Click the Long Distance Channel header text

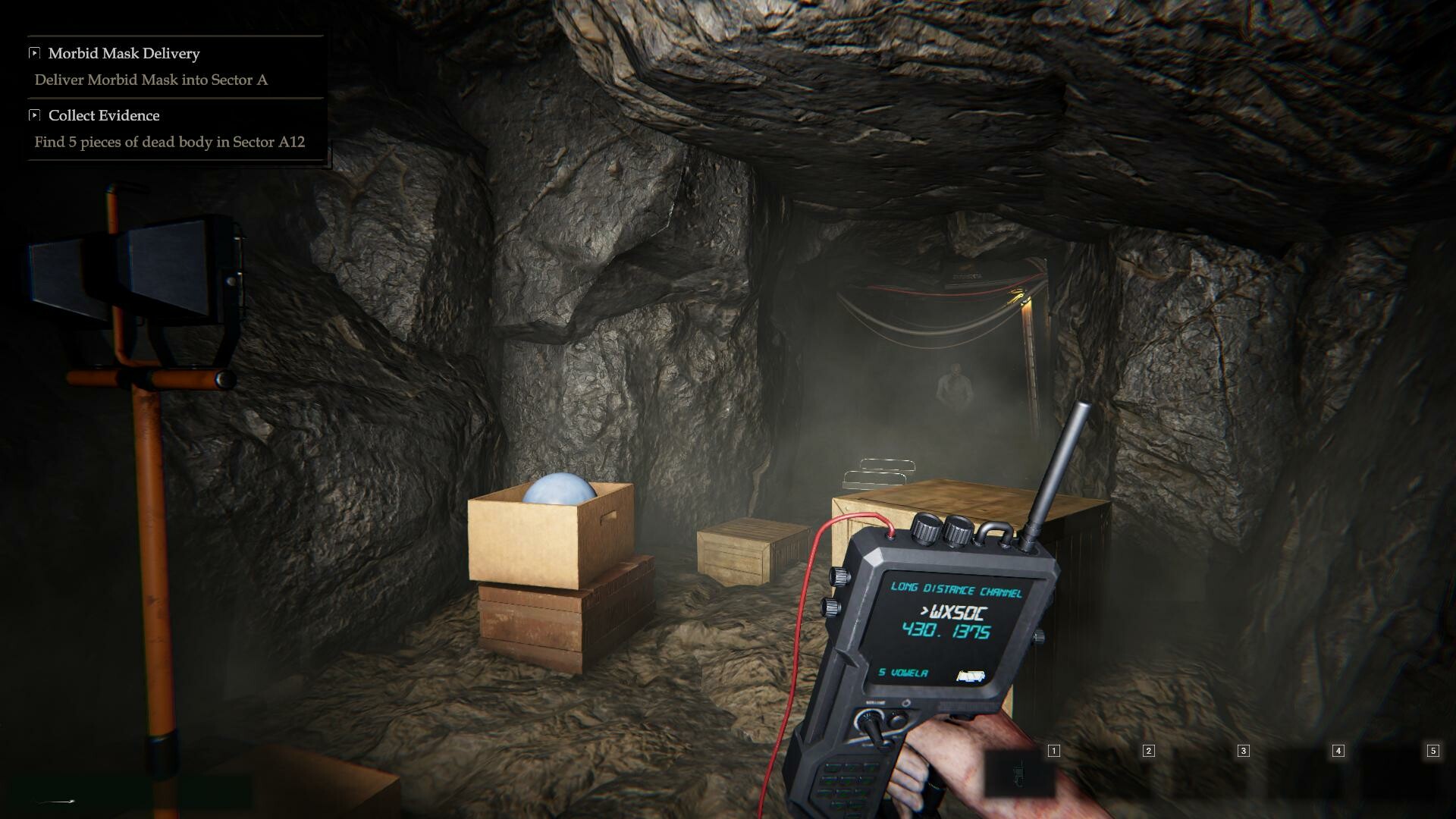point(958,589)
